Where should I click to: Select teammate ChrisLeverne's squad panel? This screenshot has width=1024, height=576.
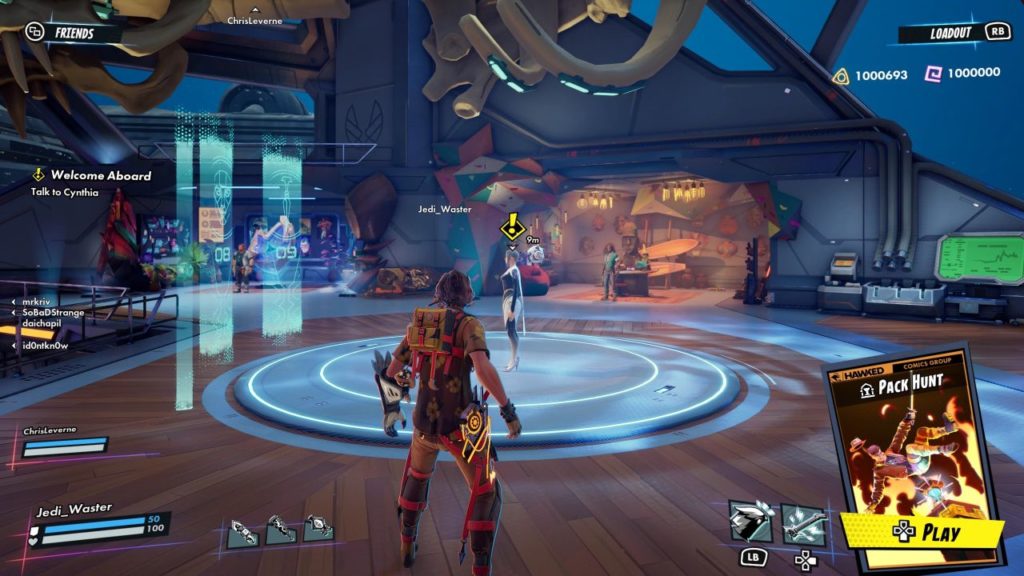(63, 441)
